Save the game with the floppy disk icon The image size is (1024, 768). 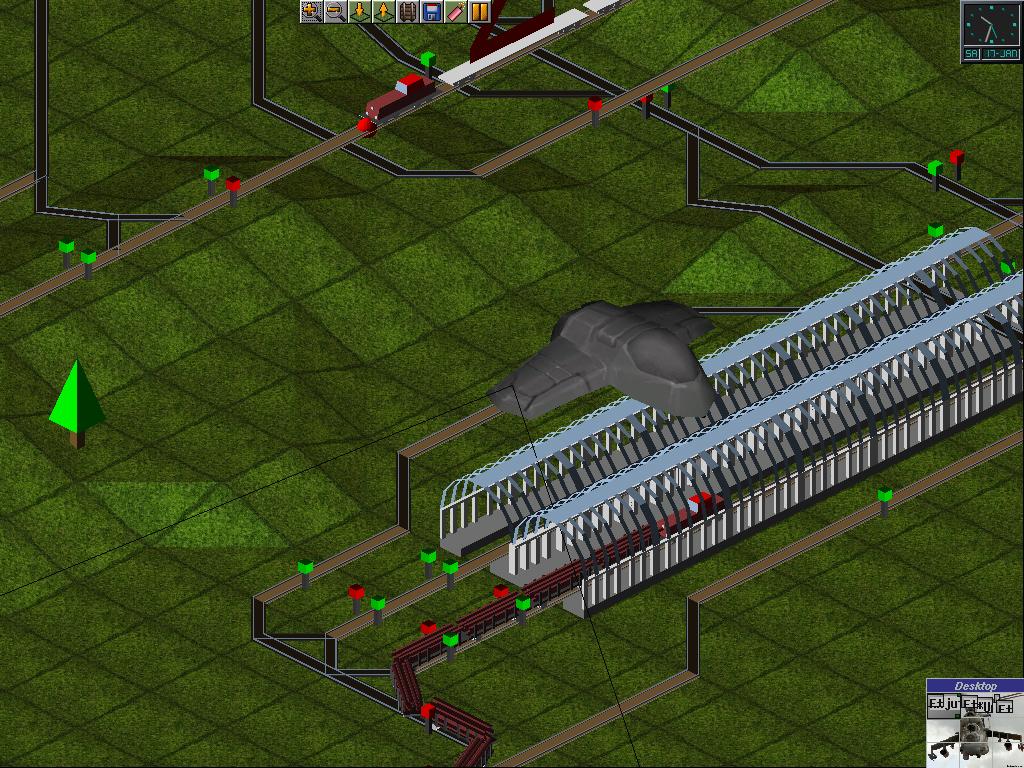coord(431,12)
